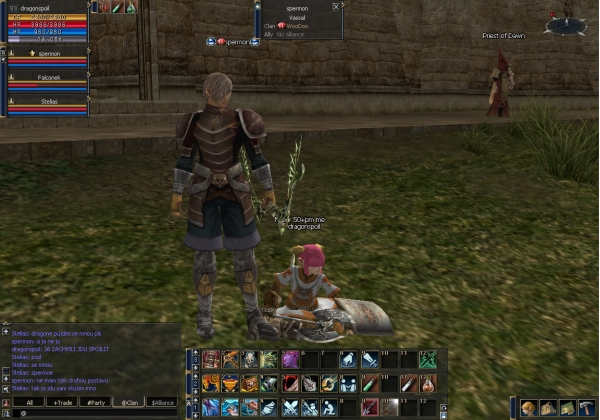The image size is (600, 420).
Task: Select the @Clan chat tab
Action: (x=129, y=402)
